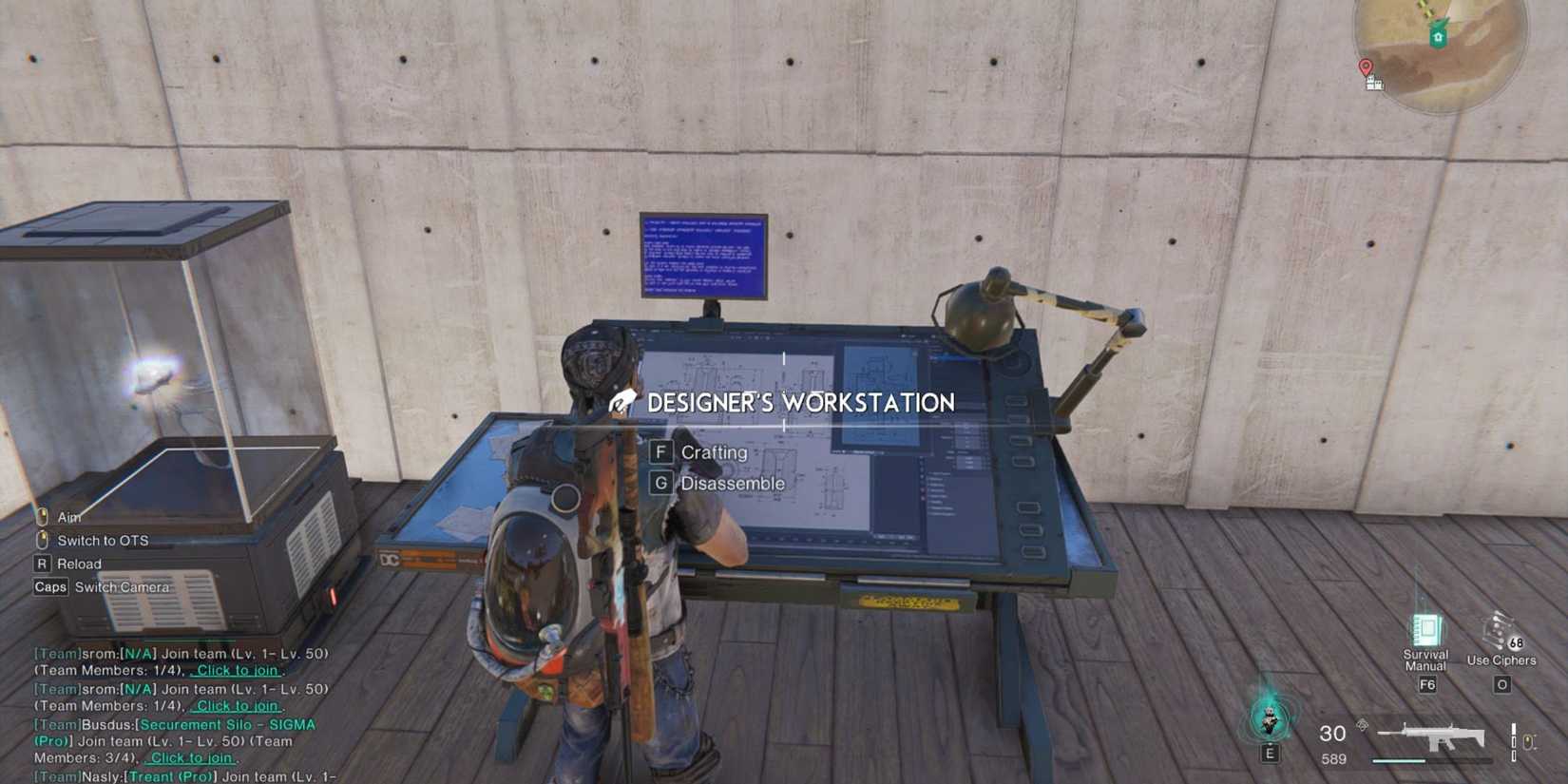Toggle the Aim mode prompt
Image resolution: width=1568 pixels, height=784 pixels.
[68, 517]
